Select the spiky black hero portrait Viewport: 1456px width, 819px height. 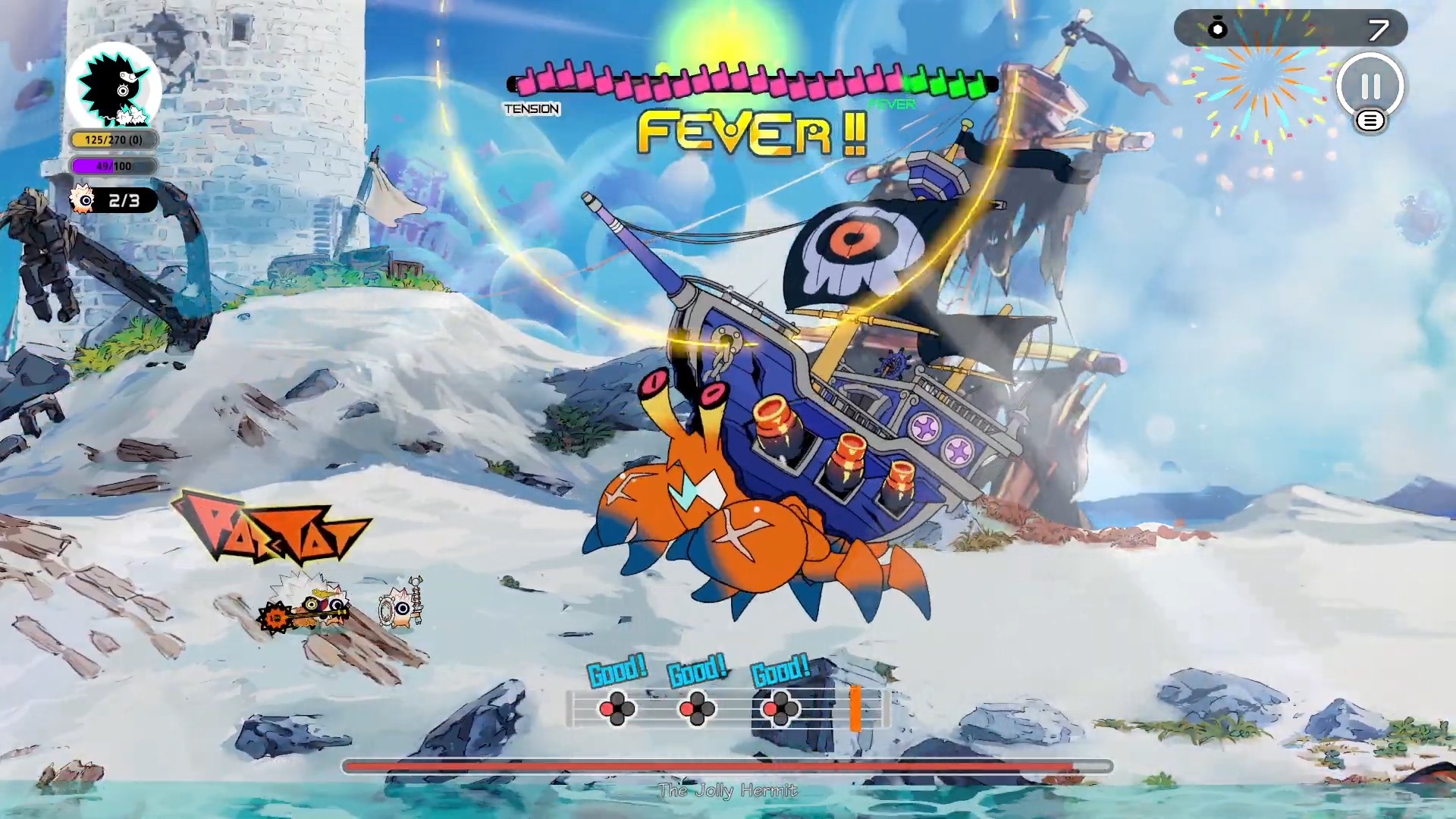(x=114, y=88)
